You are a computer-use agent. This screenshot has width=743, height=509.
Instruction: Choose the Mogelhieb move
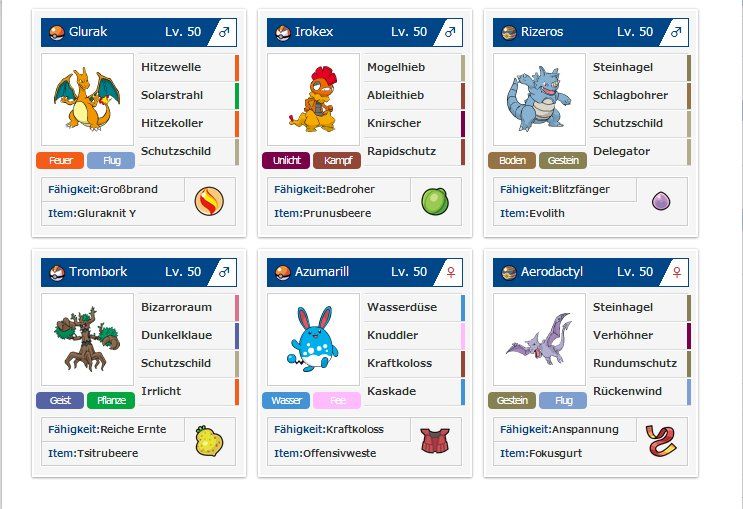click(413, 68)
